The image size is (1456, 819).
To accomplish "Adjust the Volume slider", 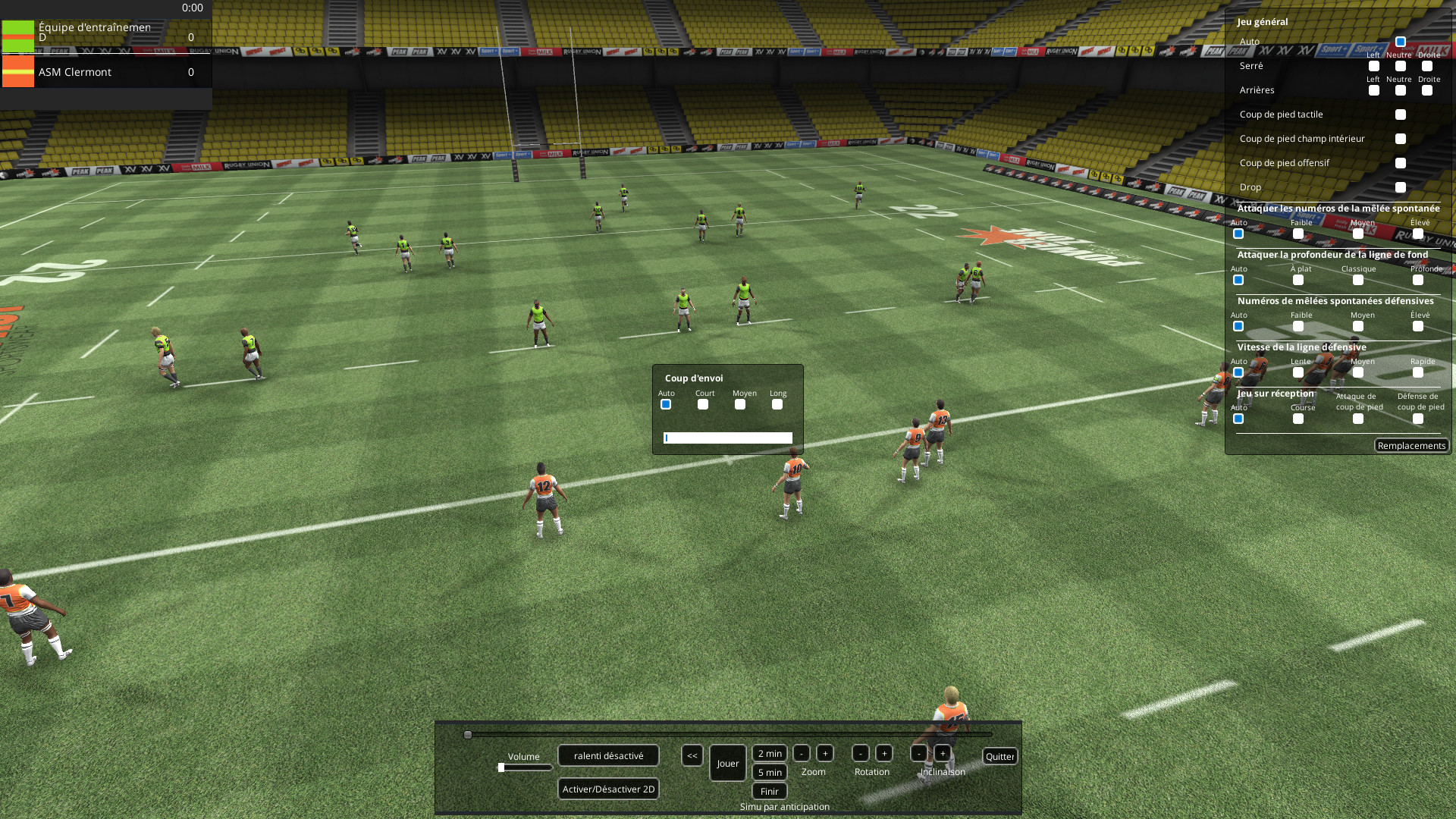I will (x=502, y=766).
